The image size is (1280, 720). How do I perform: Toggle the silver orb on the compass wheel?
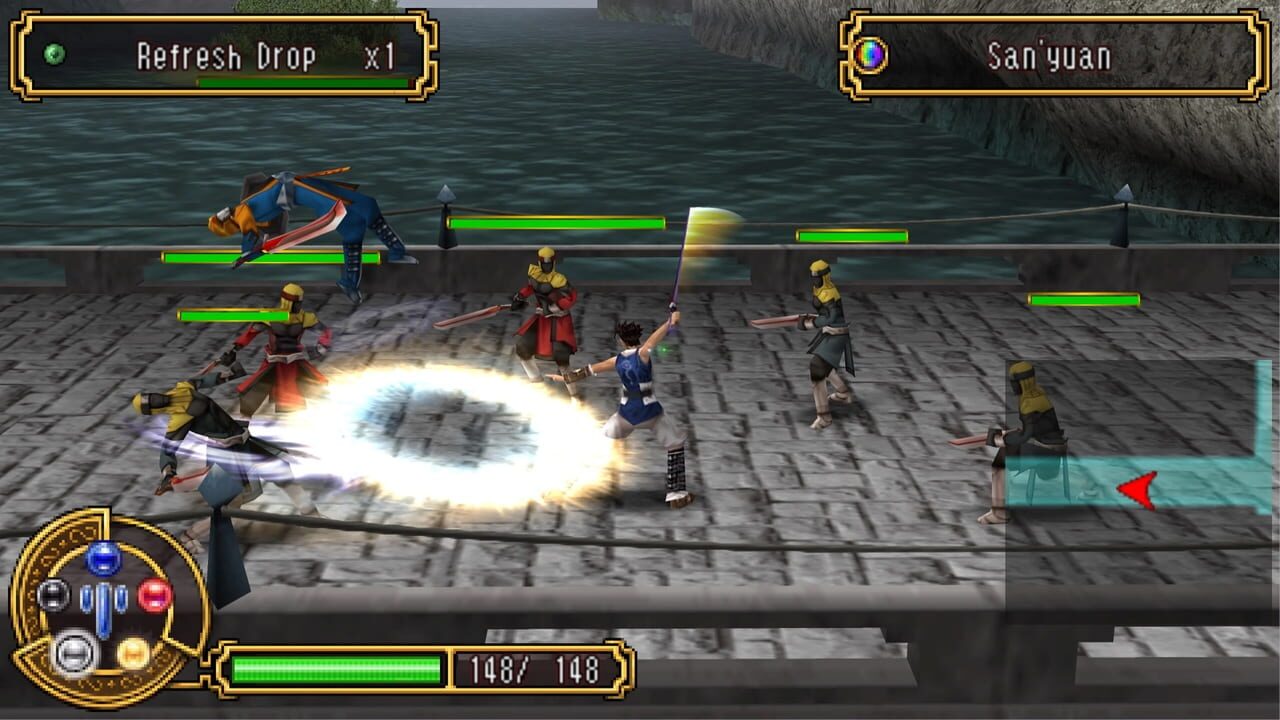click(73, 652)
